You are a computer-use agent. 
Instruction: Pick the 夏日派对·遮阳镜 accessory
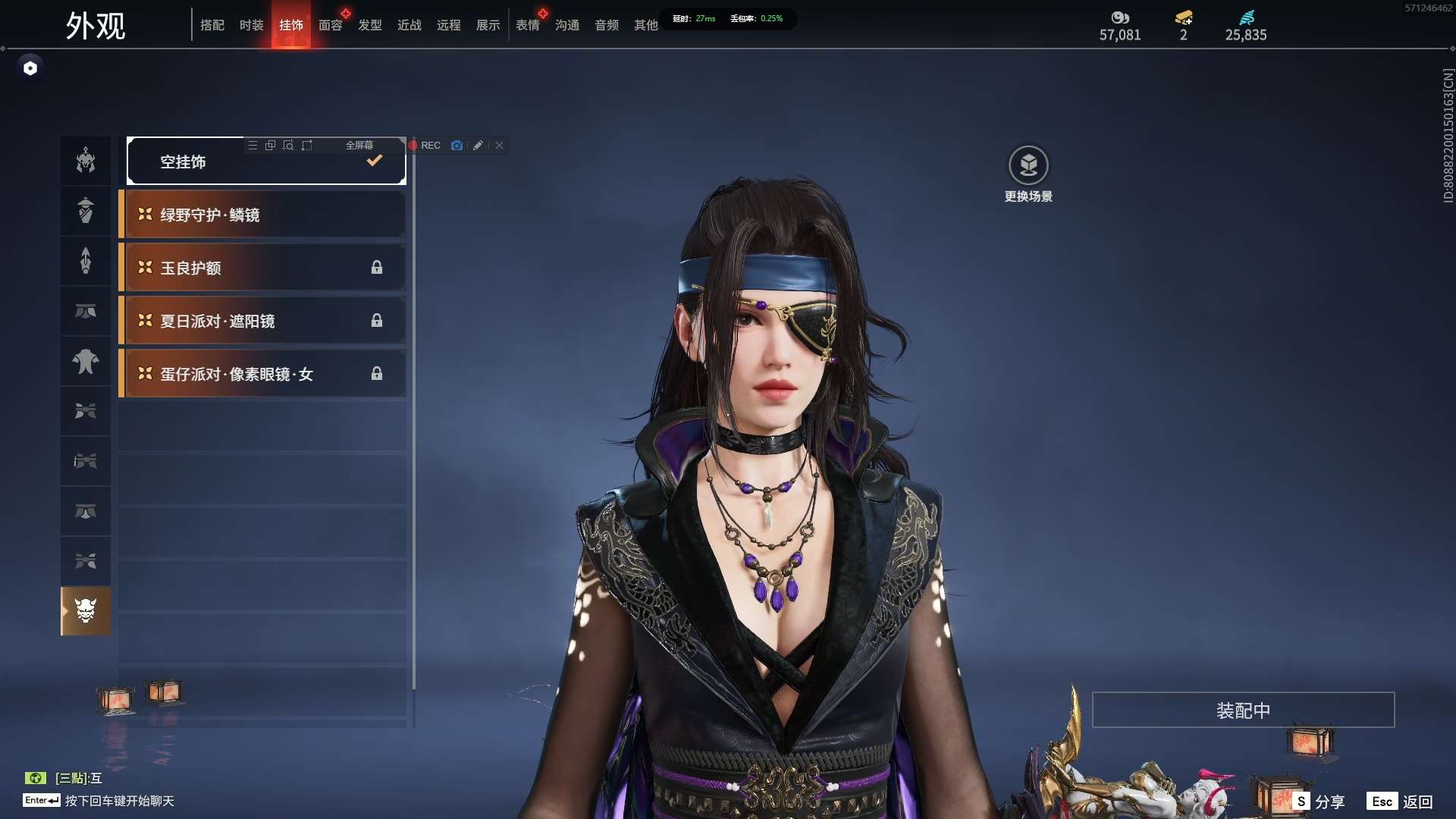click(262, 321)
